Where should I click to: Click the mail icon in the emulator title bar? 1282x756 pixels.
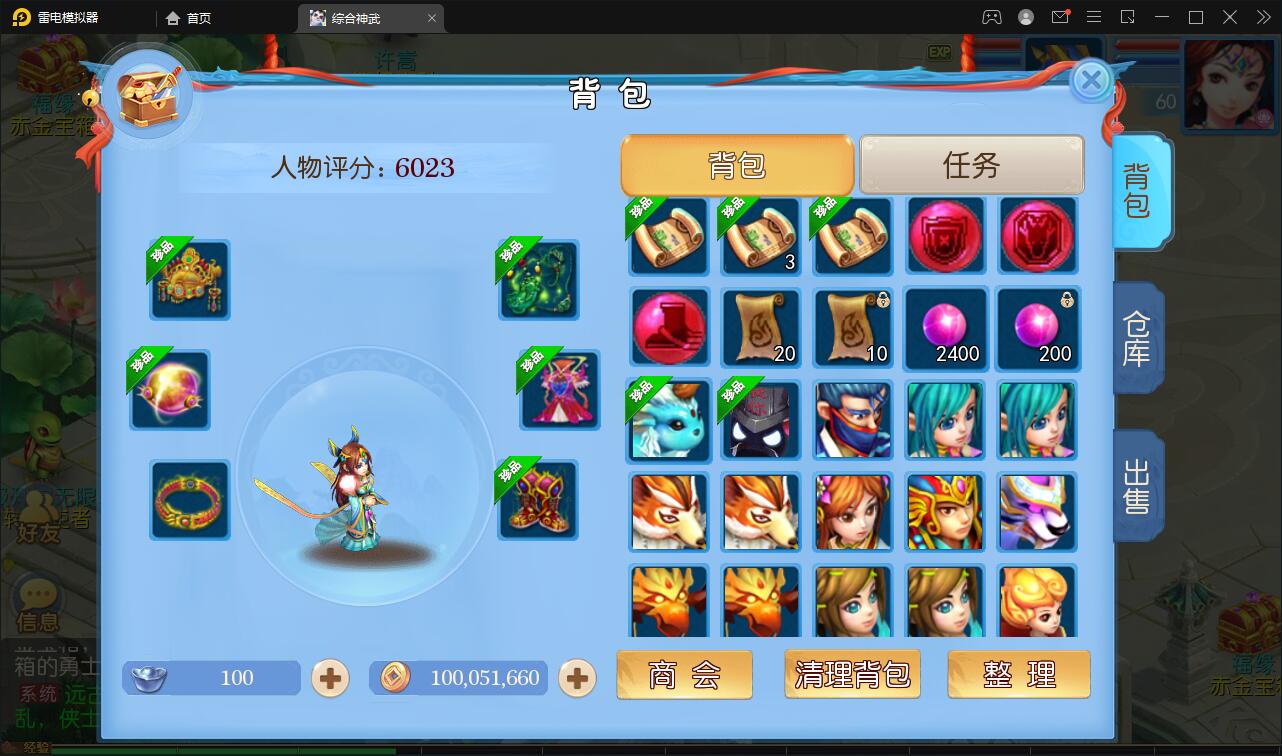1059,17
